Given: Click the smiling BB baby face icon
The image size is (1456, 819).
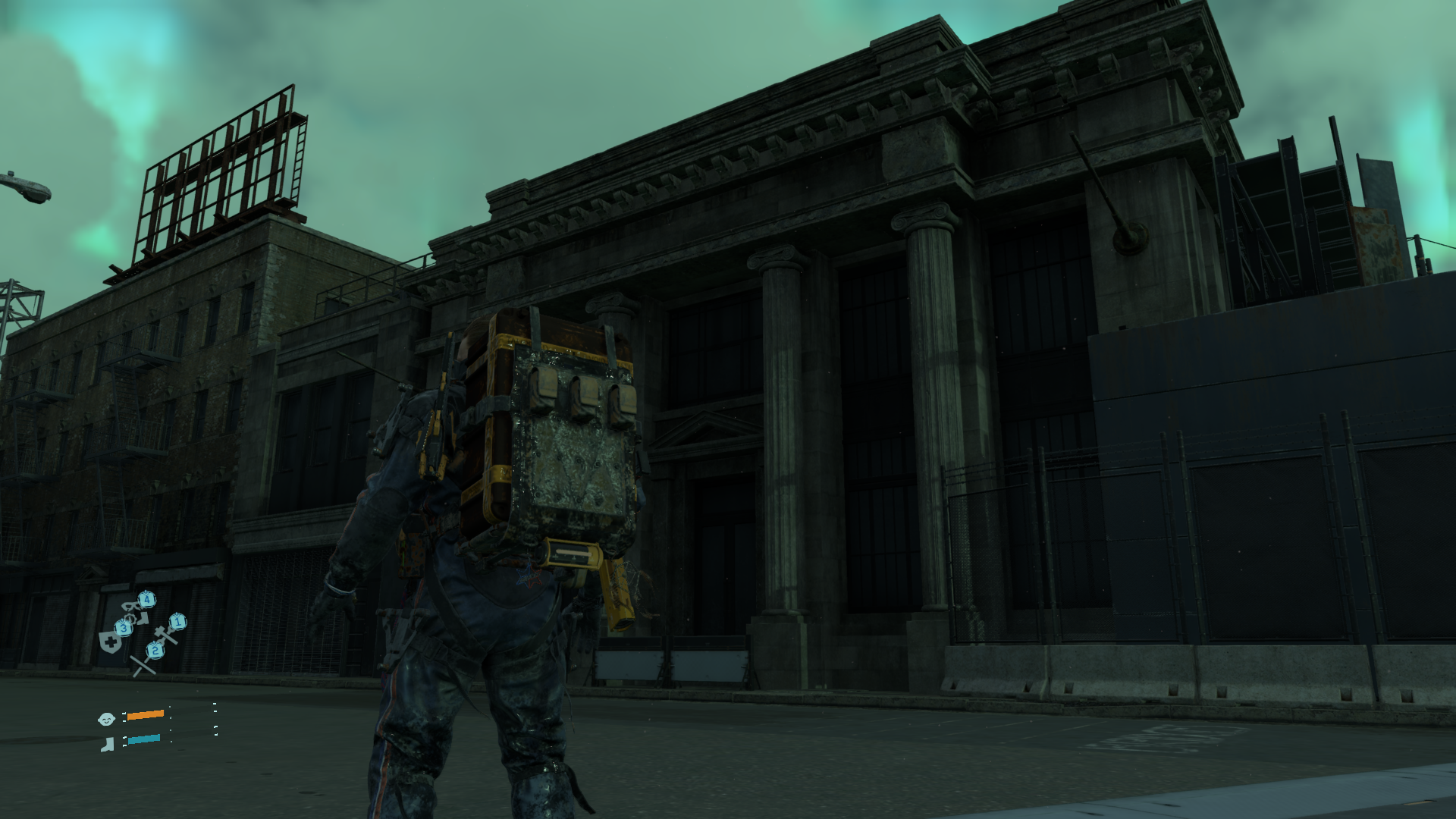Looking at the screenshot, I should 106,718.
